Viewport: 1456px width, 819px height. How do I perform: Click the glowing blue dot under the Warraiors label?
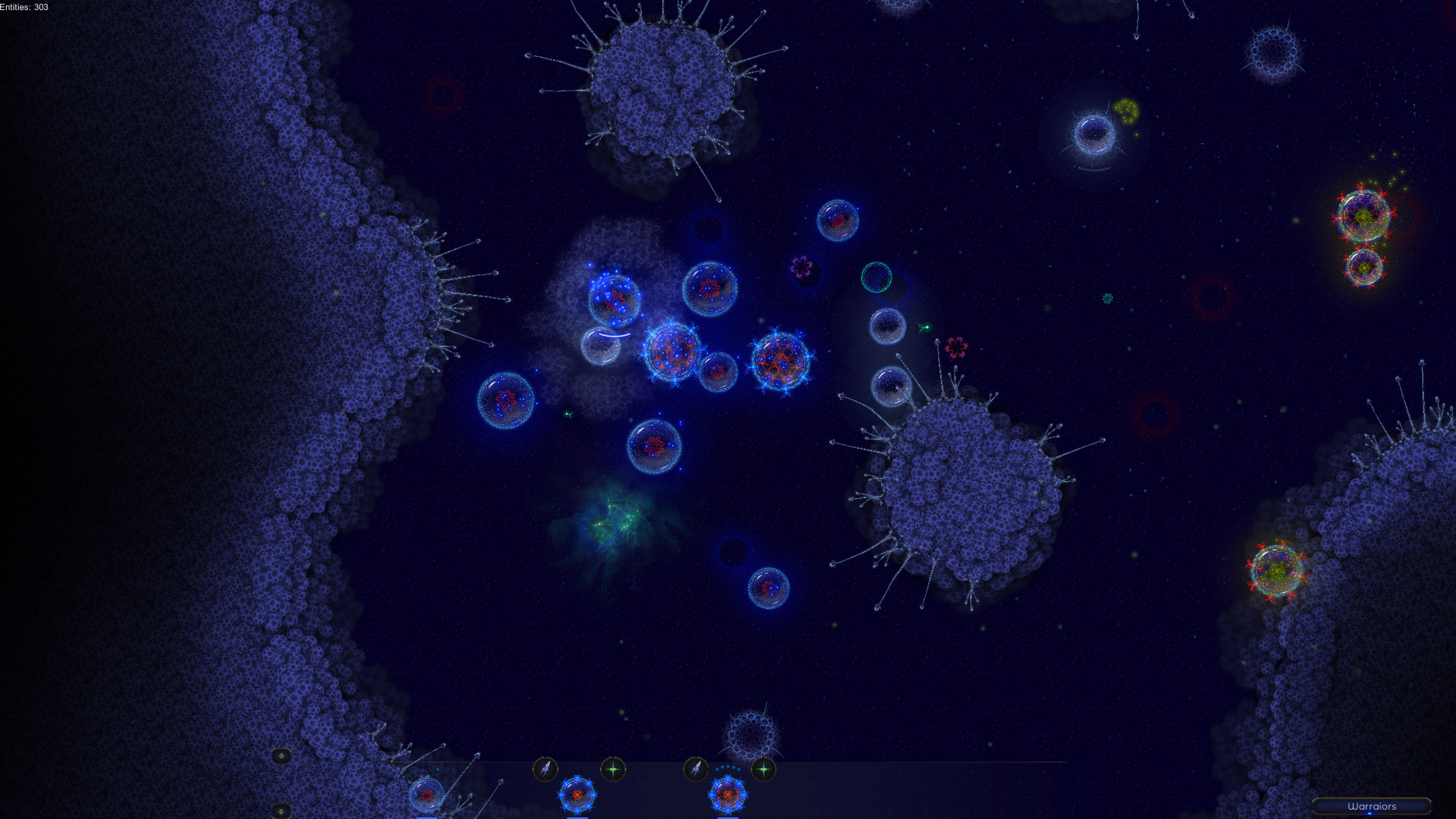[1370, 814]
